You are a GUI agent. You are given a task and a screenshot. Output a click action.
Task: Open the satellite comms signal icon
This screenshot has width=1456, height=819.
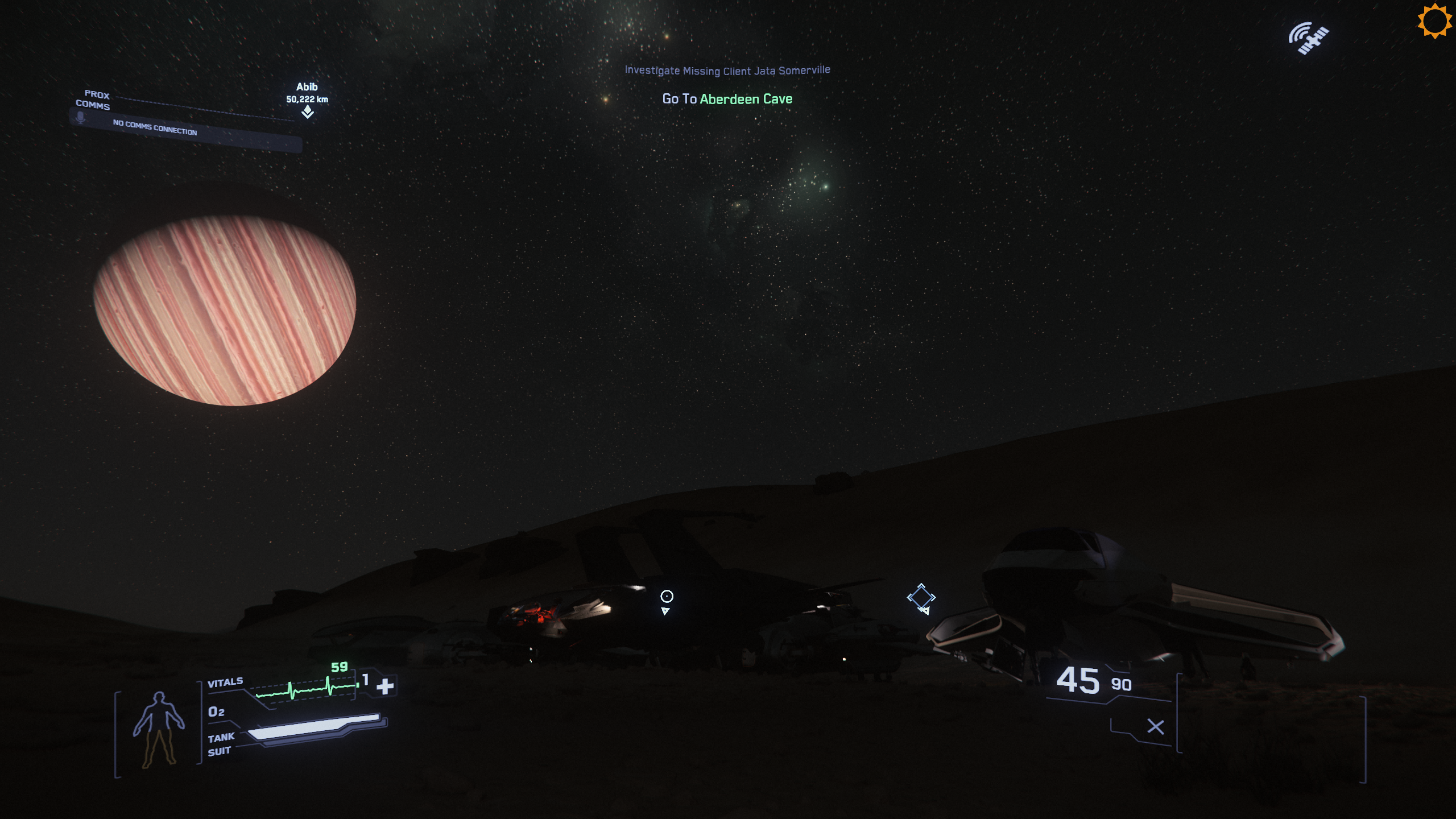1308,39
